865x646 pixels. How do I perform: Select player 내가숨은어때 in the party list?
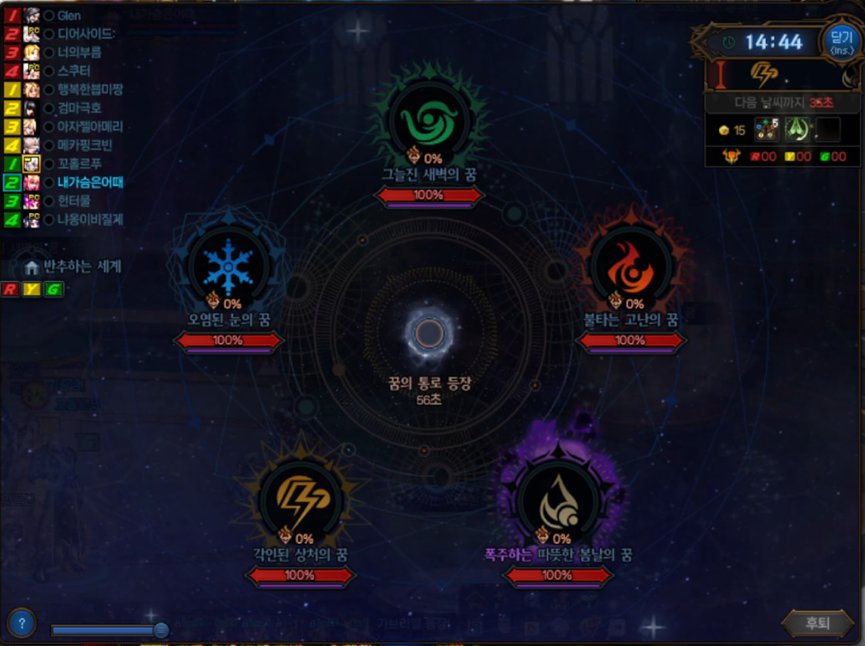[89, 183]
